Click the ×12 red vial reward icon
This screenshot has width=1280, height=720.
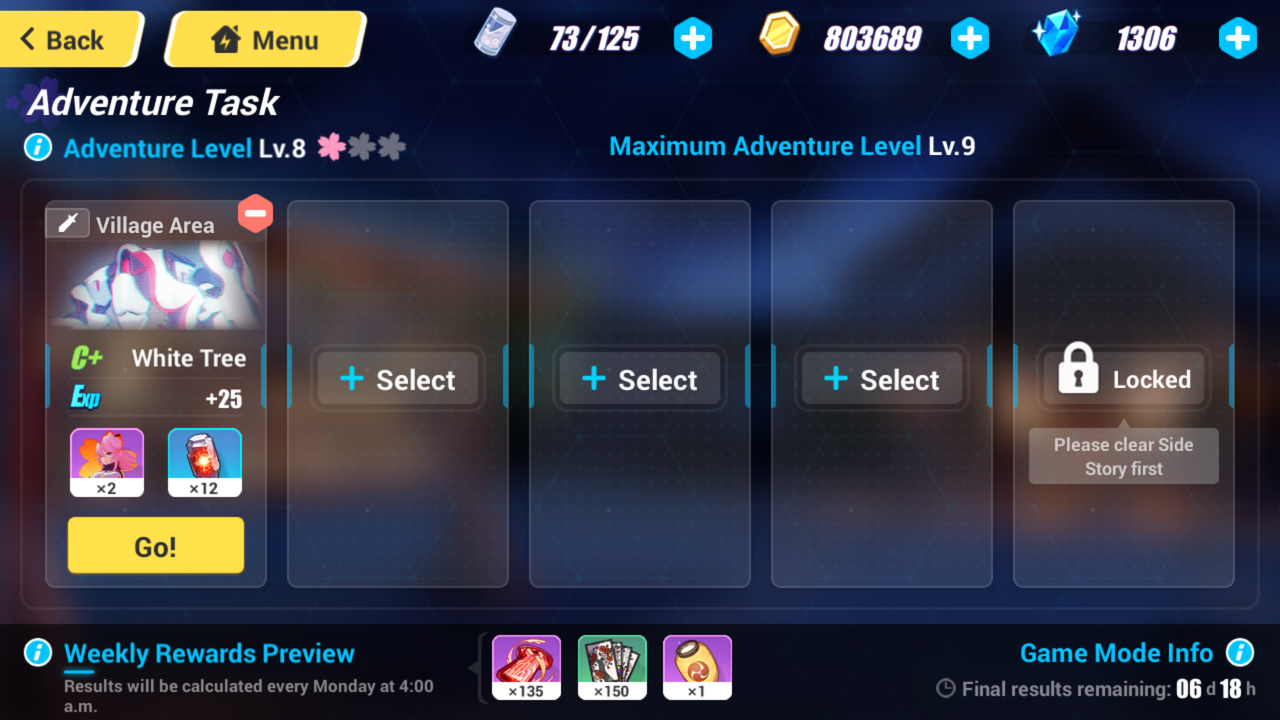[204, 461]
